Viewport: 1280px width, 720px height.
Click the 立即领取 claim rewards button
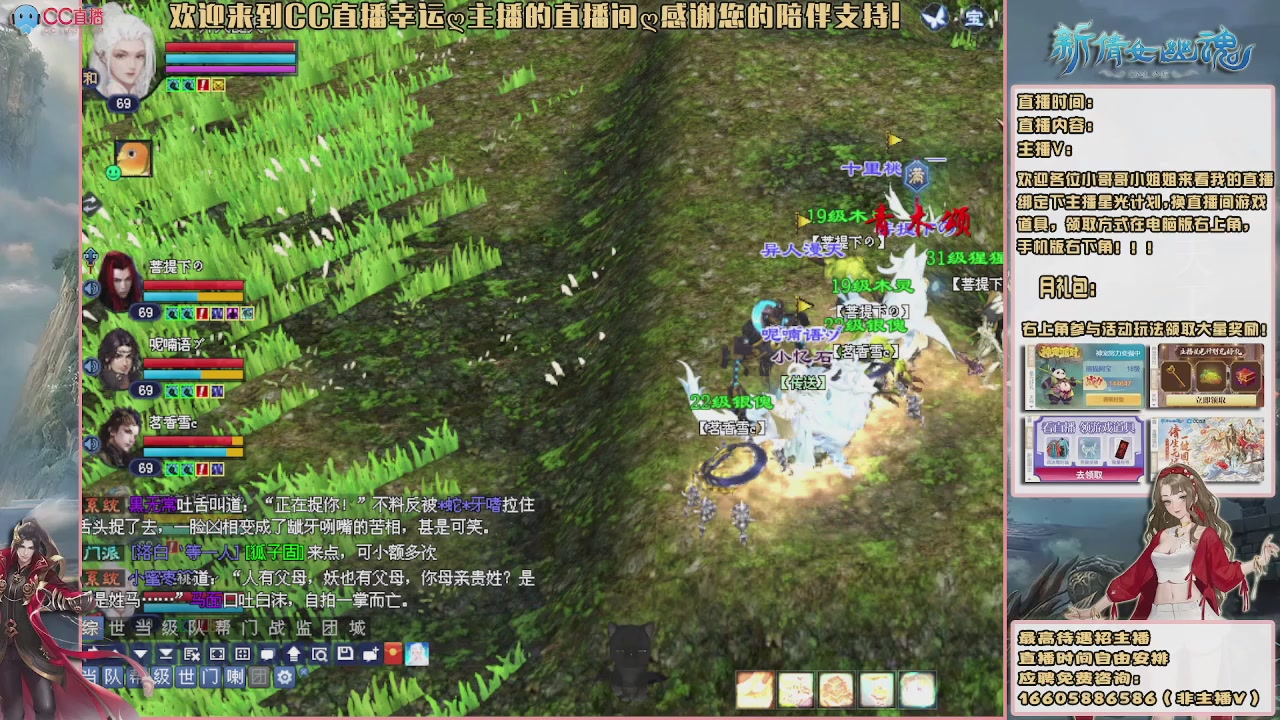click(x=1210, y=399)
